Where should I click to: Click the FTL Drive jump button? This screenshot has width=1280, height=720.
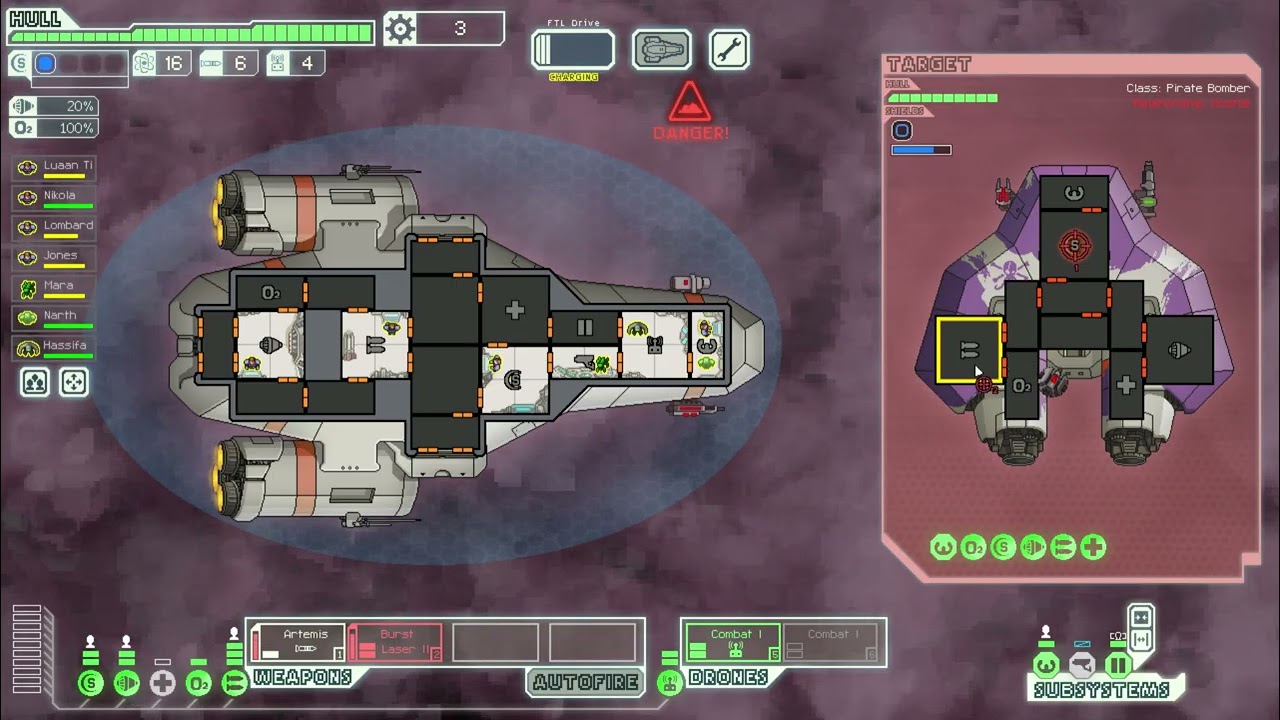[573, 50]
